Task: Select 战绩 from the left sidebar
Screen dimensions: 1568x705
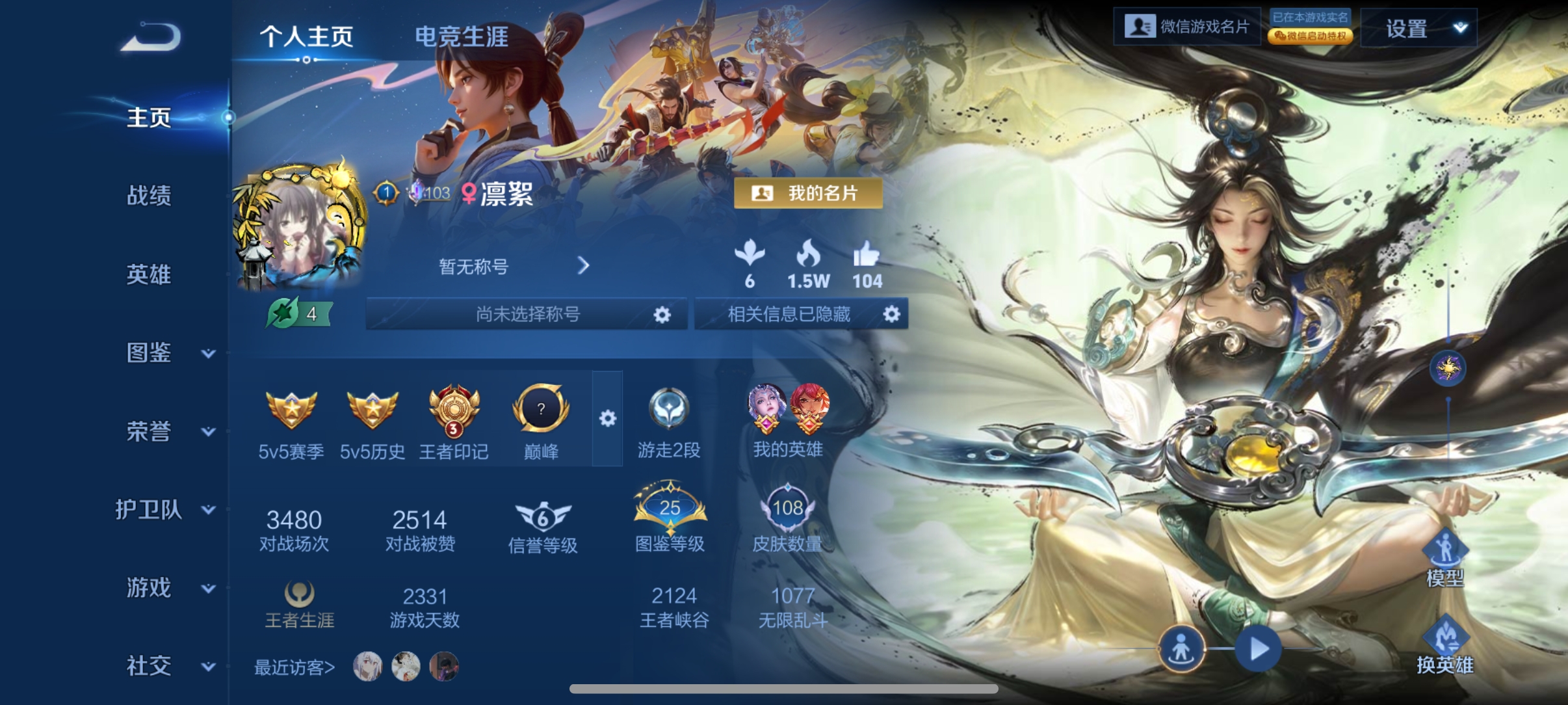Action: click(148, 197)
